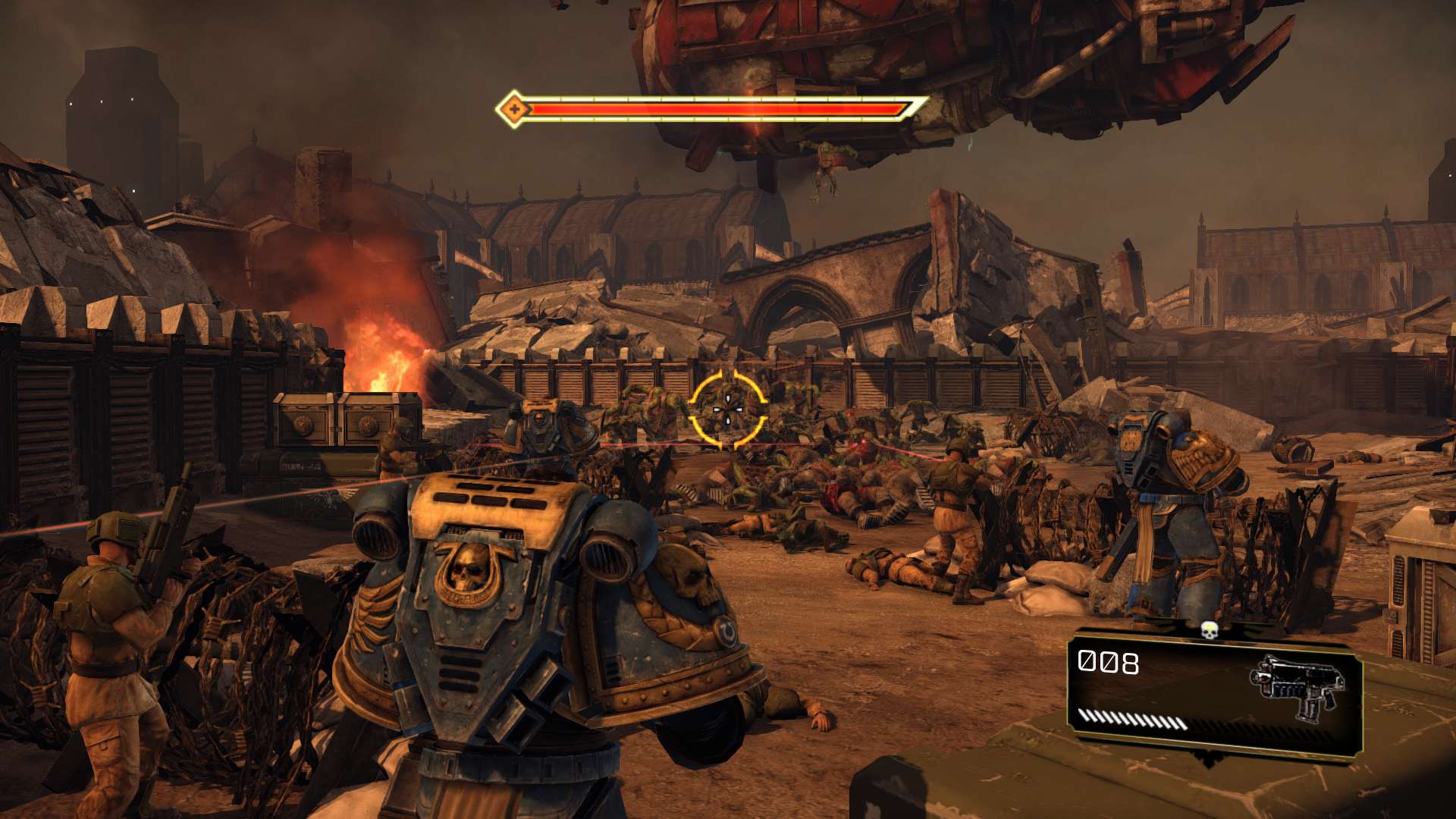Select the bolt pistol weapon icon
Image resolution: width=1456 pixels, height=819 pixels.
pos(1298,686)
